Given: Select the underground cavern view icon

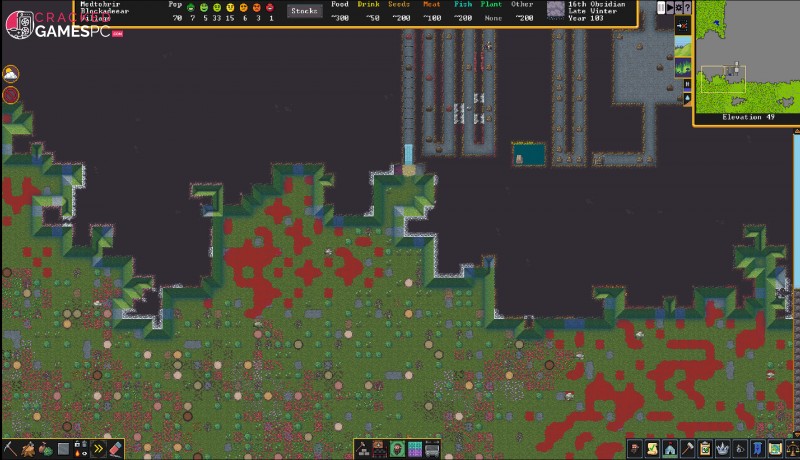Looking at the screenshot, I should point(682,68).
